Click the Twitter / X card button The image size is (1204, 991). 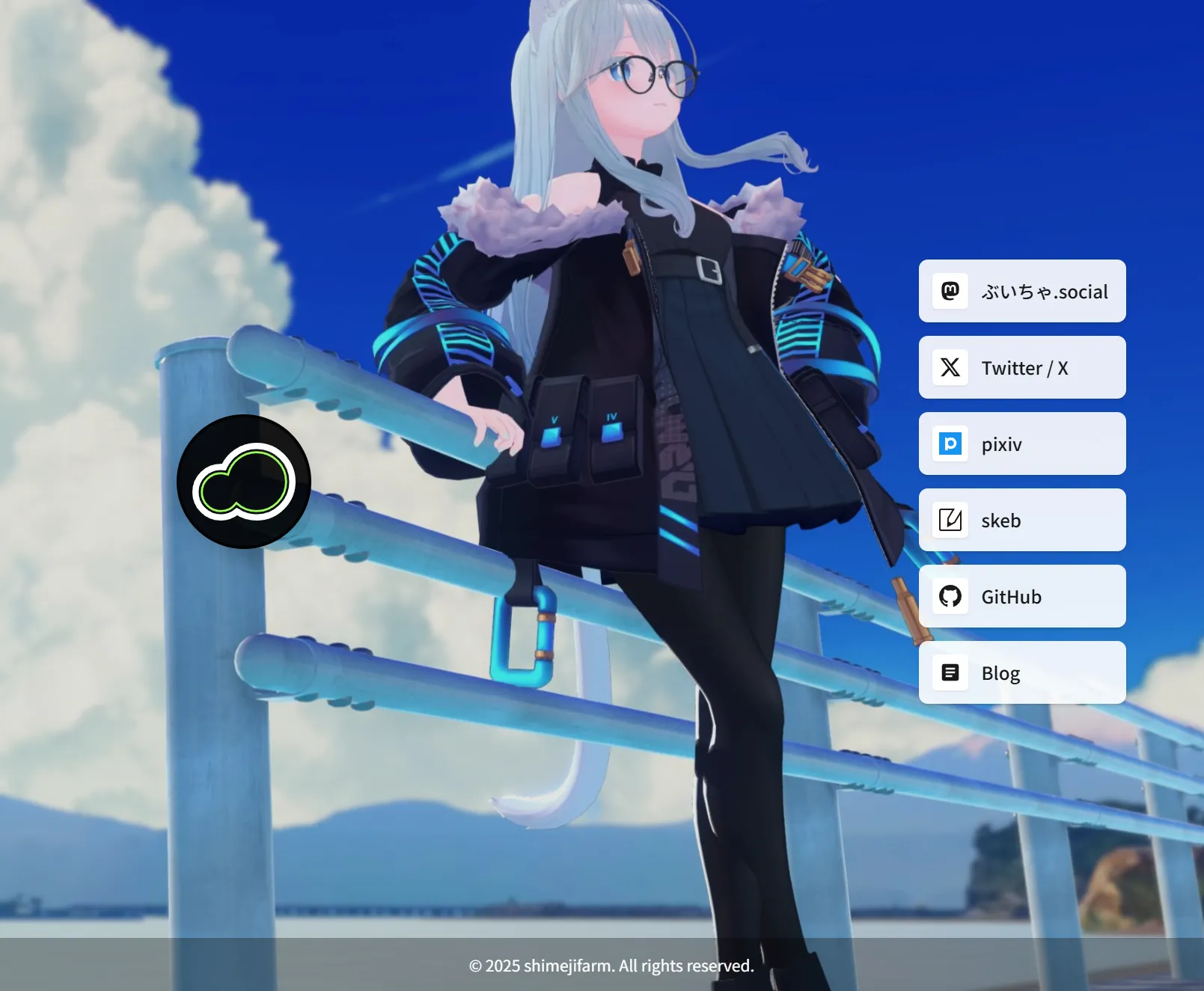coord(1021,368)
